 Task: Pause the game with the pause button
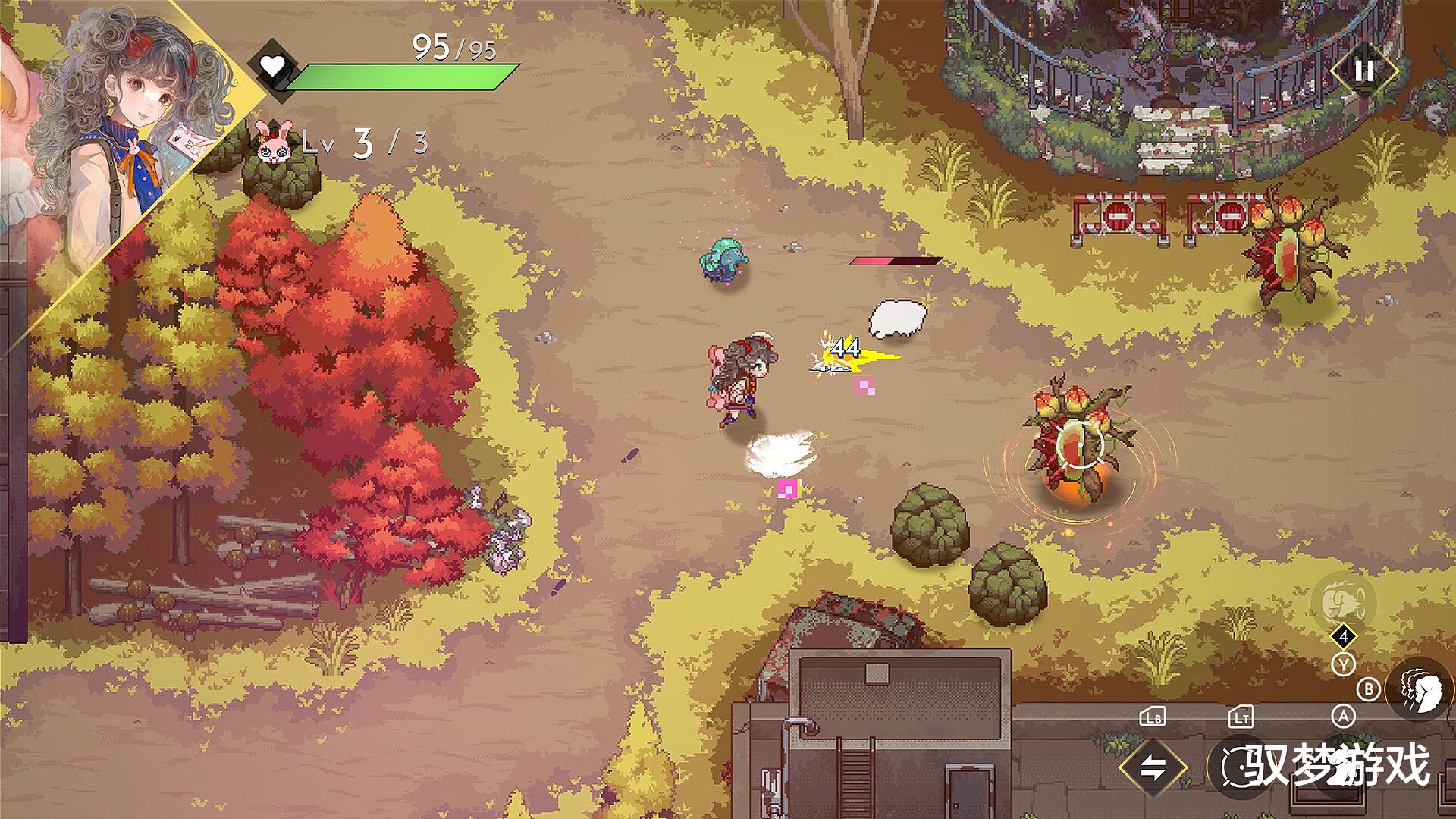tap(1363, 71)
